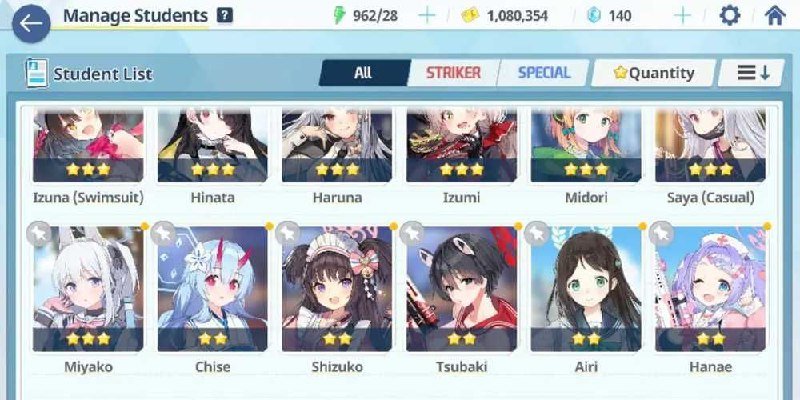The width and height of the screenshot is (800, 400).
Task: Open the Quantity sort filter
Action: tap(654, 73)
